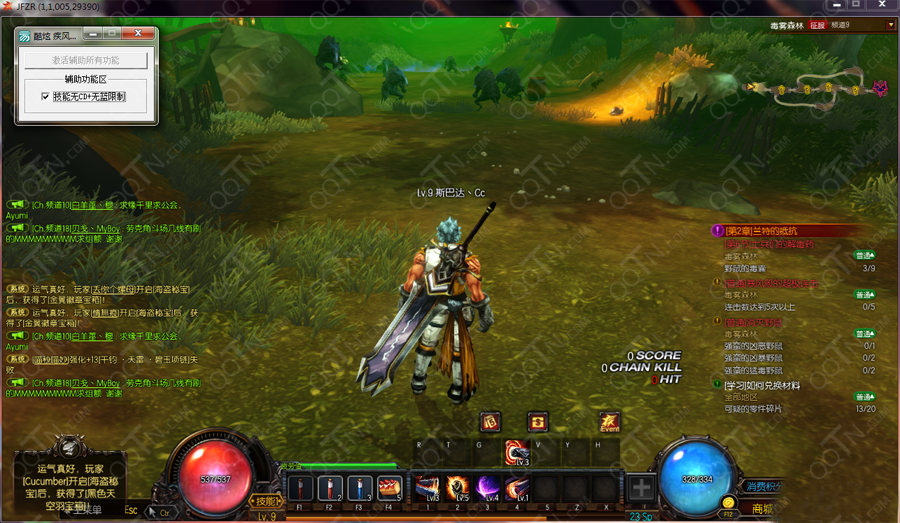Viewport: 900px width, 523px height.
Task: Activate the purple Lv.4 skill in slot 3
Action: [487, 487]
